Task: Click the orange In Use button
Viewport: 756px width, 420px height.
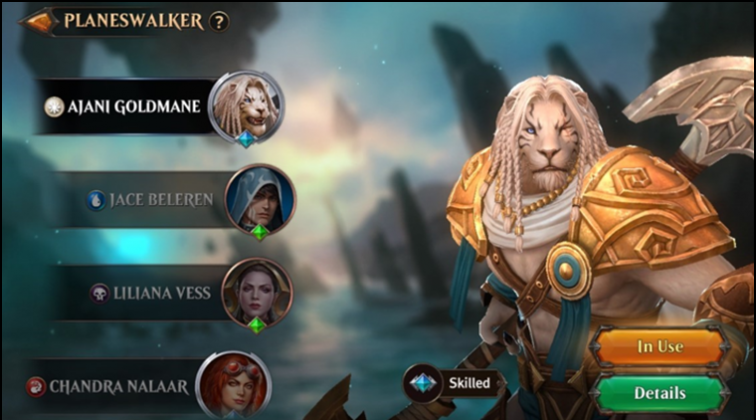Action: coord(659,346)
